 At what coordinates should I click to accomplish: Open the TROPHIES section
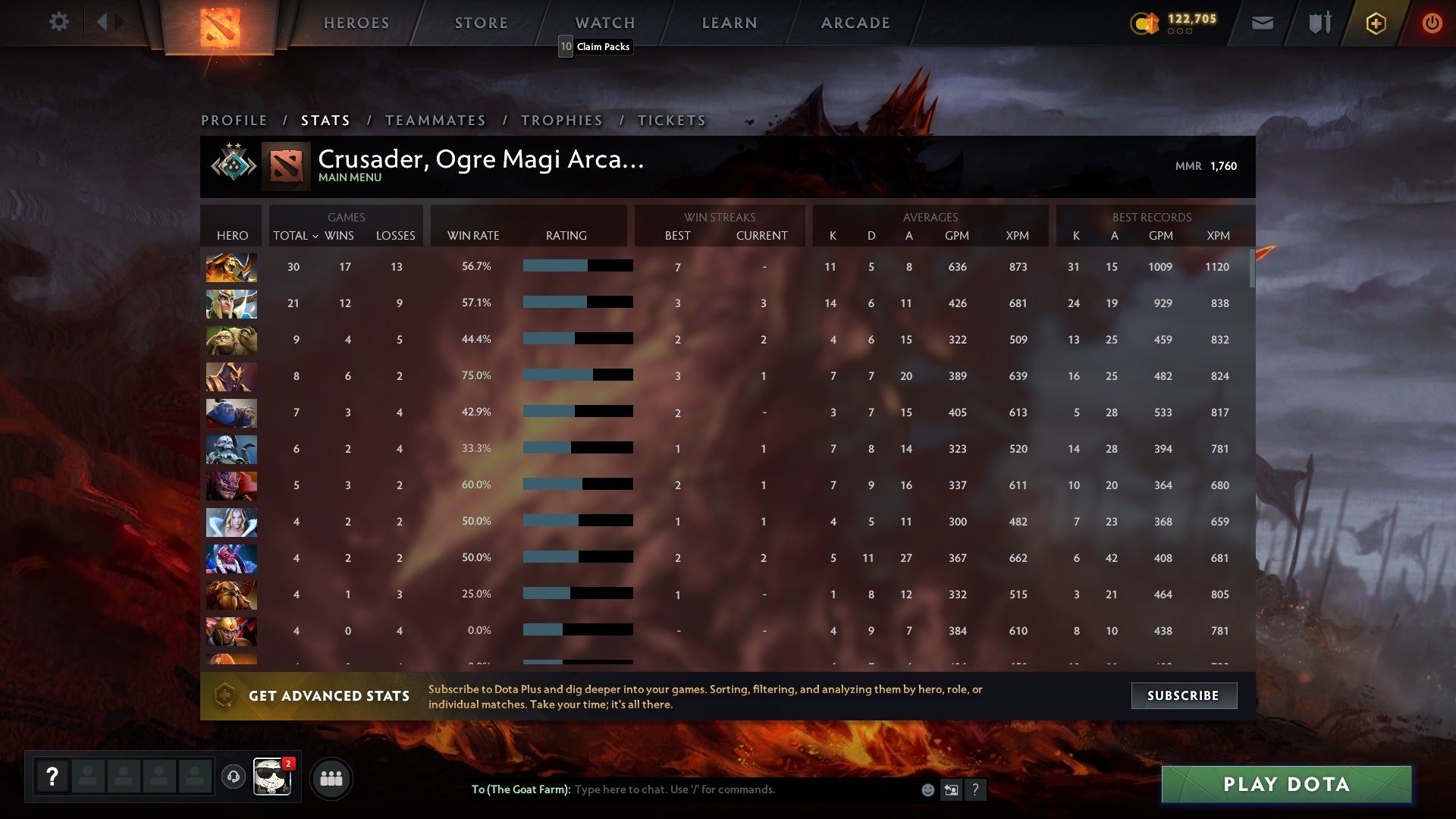tap(561, 120)
